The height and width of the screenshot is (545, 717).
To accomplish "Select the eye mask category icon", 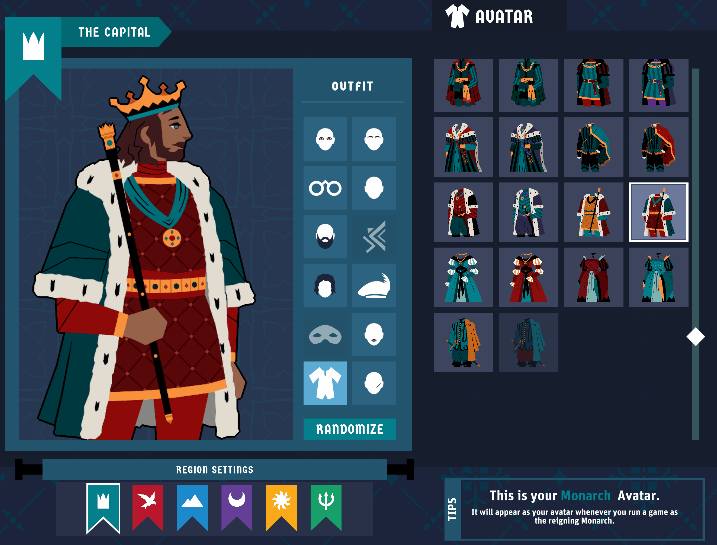I will [325, 334].
